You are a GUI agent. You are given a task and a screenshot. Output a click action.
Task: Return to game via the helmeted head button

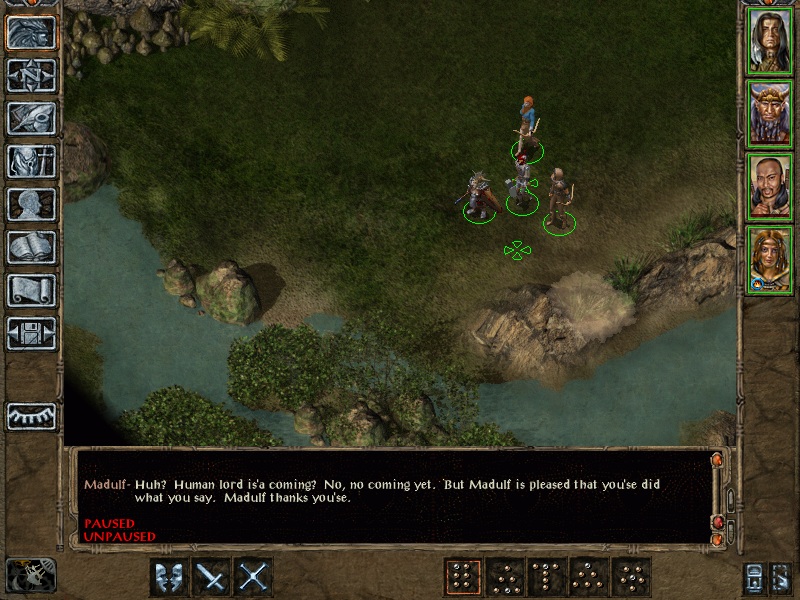pyautogui.click(x=32, y=33)
